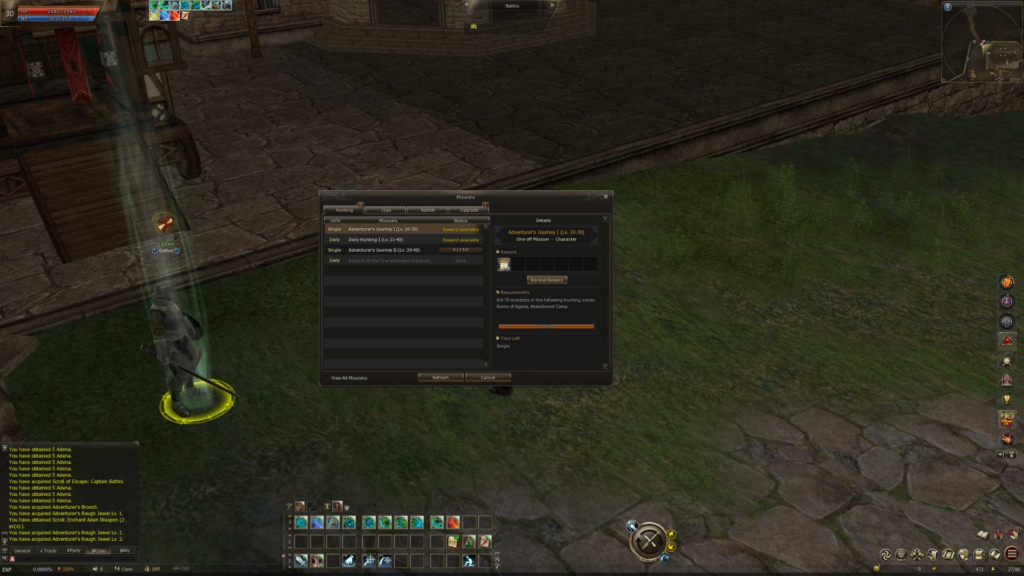The height and width of the screenshot is (576, 1024).
Task: Switch to the Trade chat tab
Action: pos(48,550)
